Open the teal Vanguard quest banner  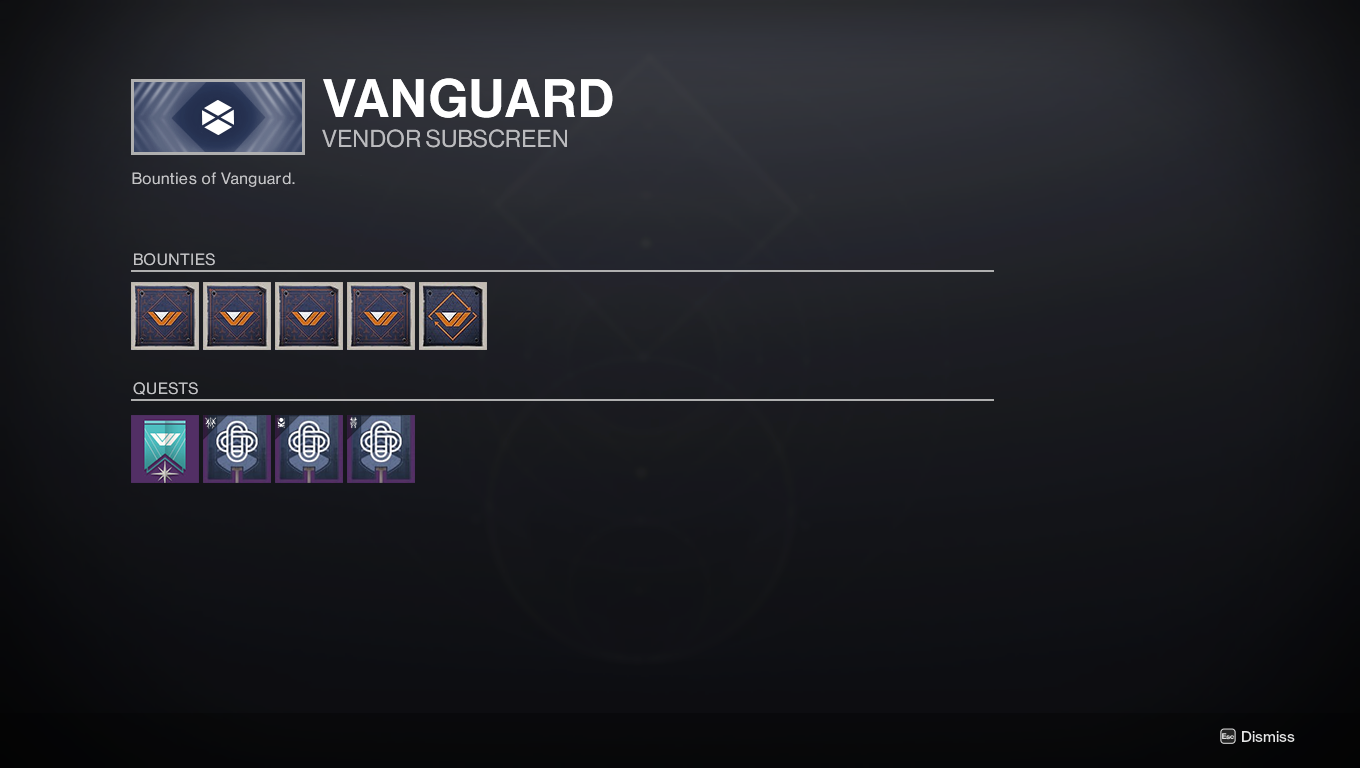[x=165, y=448]
